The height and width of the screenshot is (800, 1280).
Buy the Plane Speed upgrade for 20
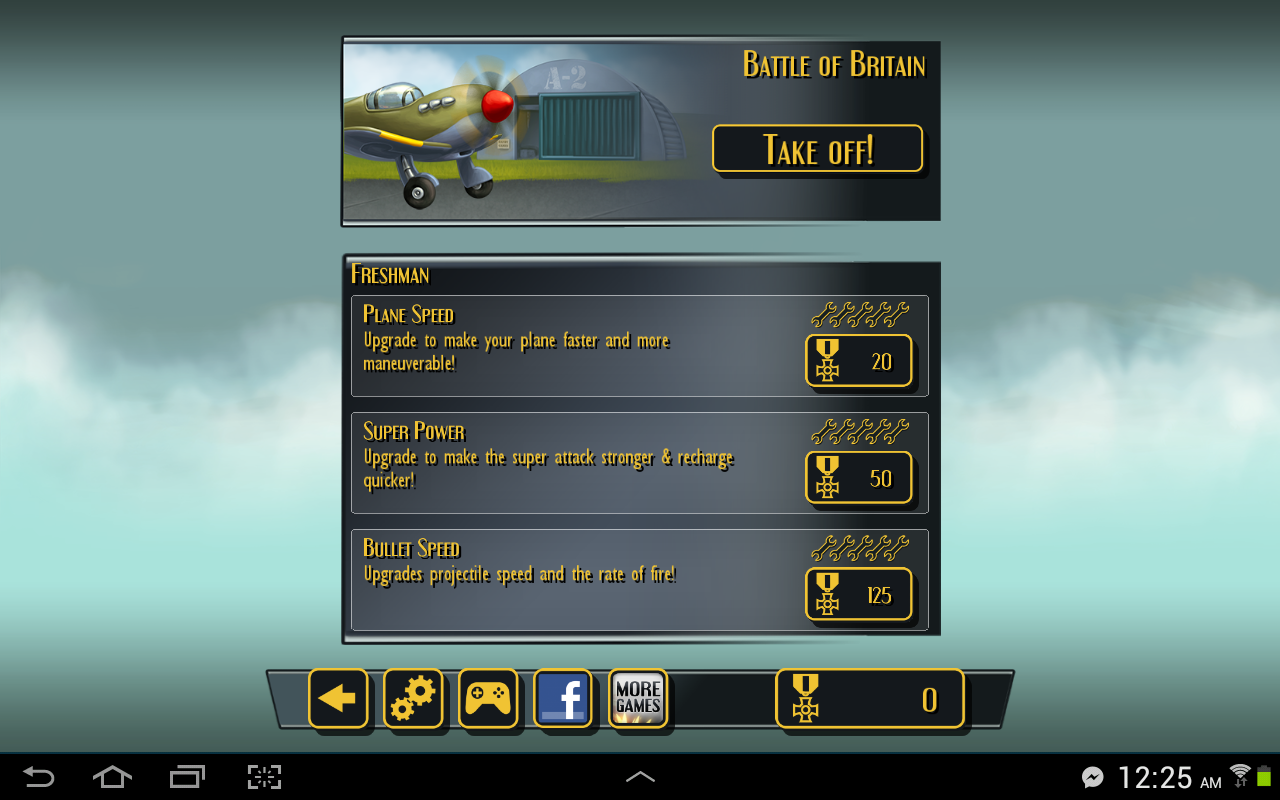click(858, 361)
